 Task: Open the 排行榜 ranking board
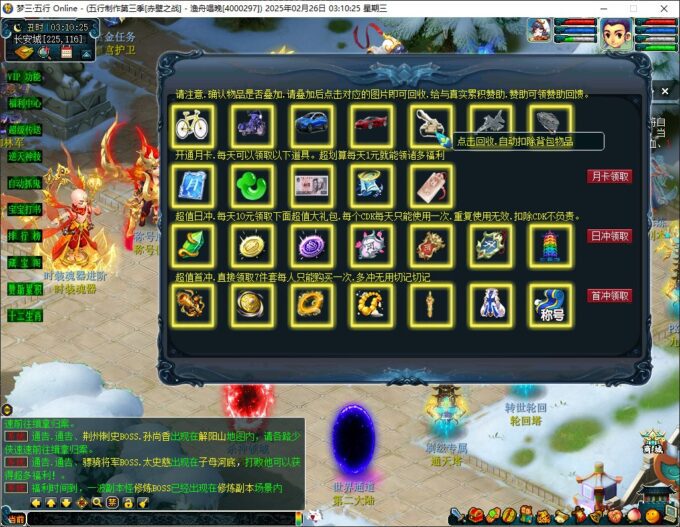pos(25,236)
